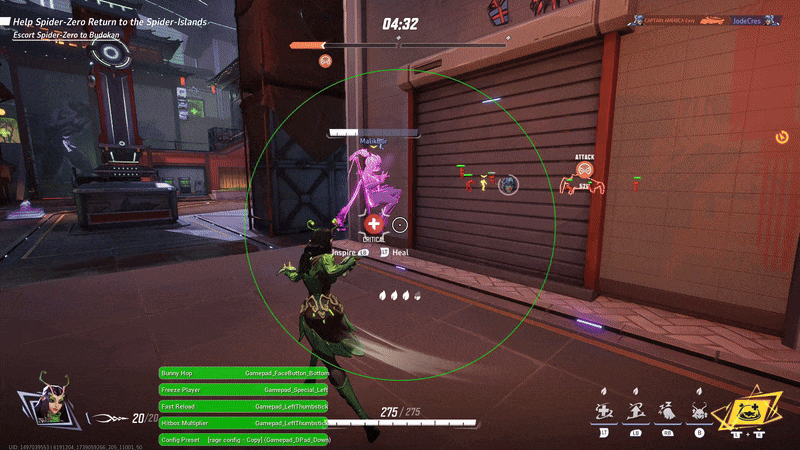This screenshot has height=450, width=800.
Task: Toggle the Bunny Hop cheat row
Action: (x=244, y=373)
